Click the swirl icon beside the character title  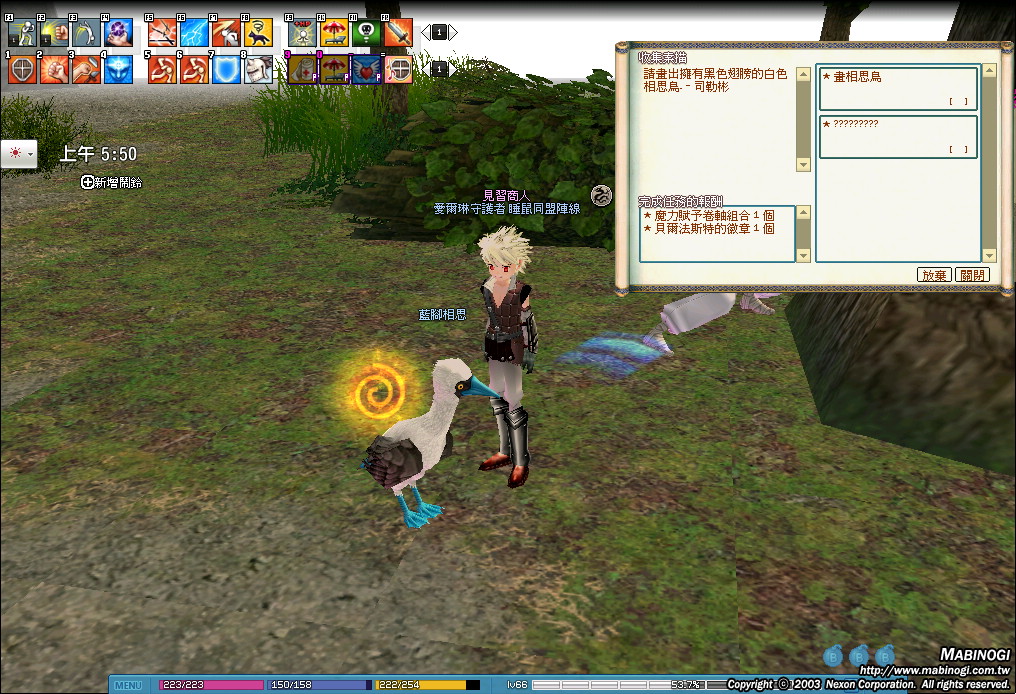tap(601, 195)
